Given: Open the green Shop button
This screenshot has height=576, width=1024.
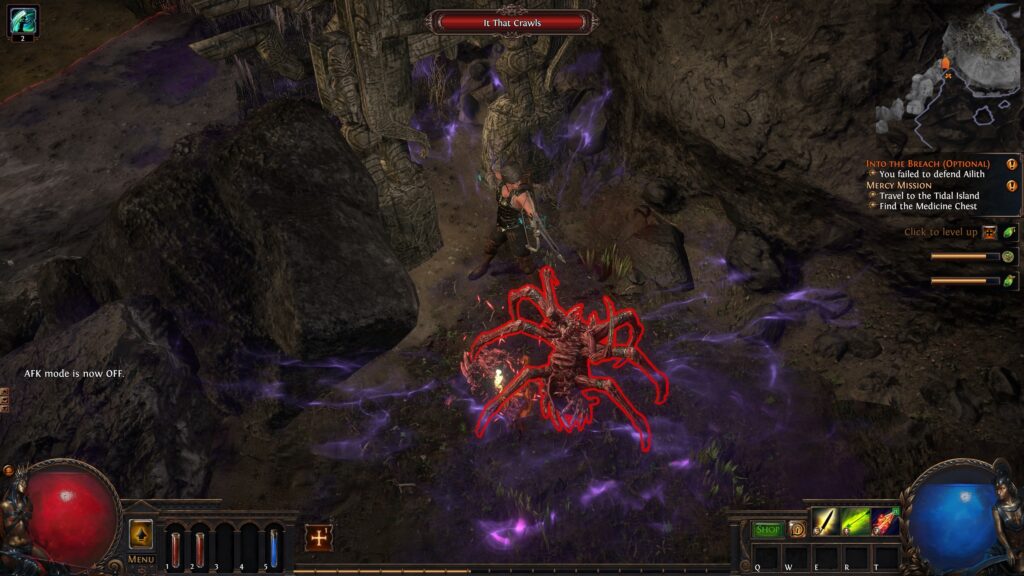Looking at the screenshot, I should click(x=767, y=529).
